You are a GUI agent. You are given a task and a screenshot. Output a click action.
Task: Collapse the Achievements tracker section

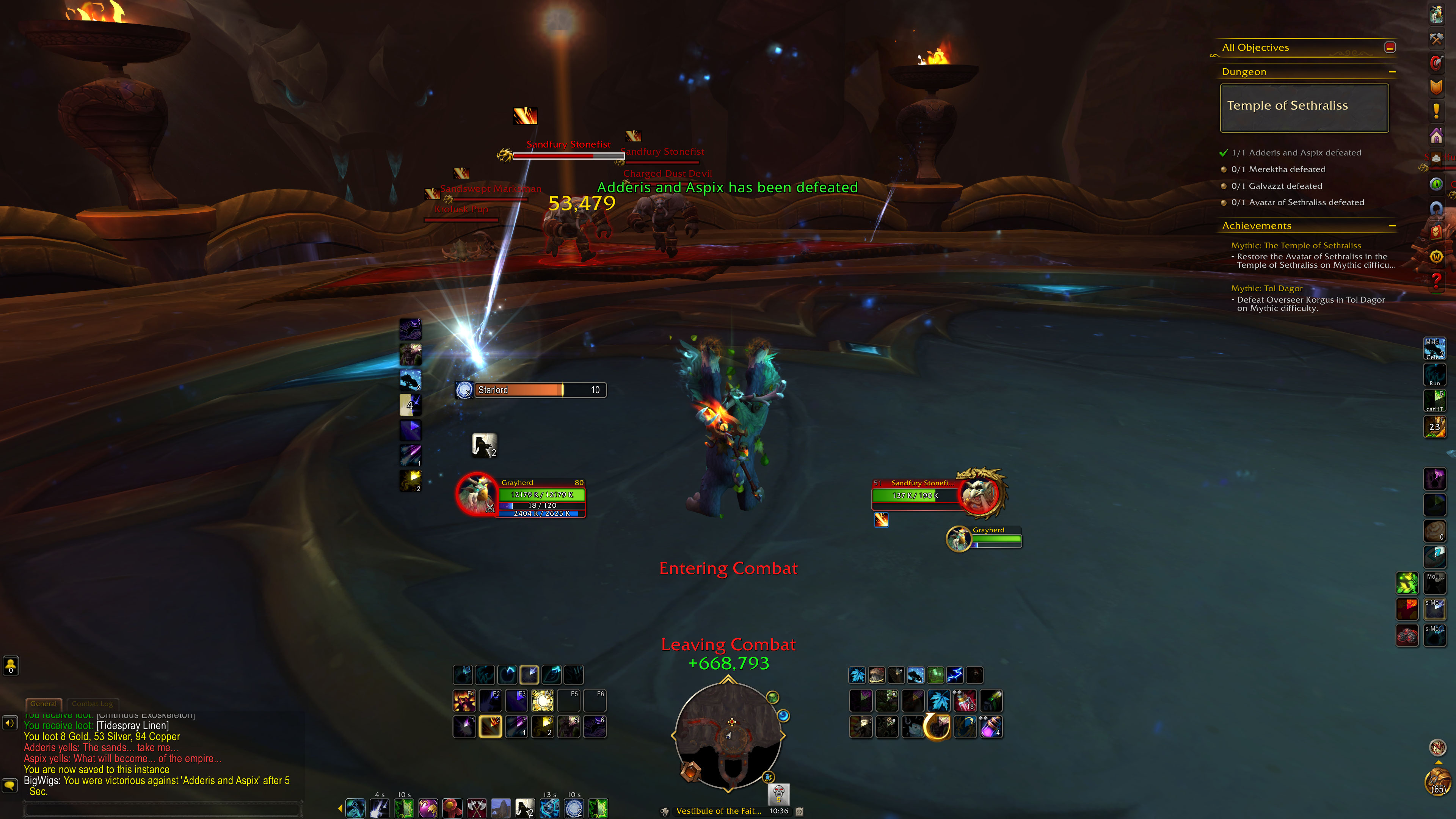pyautogui.click(x=1392, y=226)
